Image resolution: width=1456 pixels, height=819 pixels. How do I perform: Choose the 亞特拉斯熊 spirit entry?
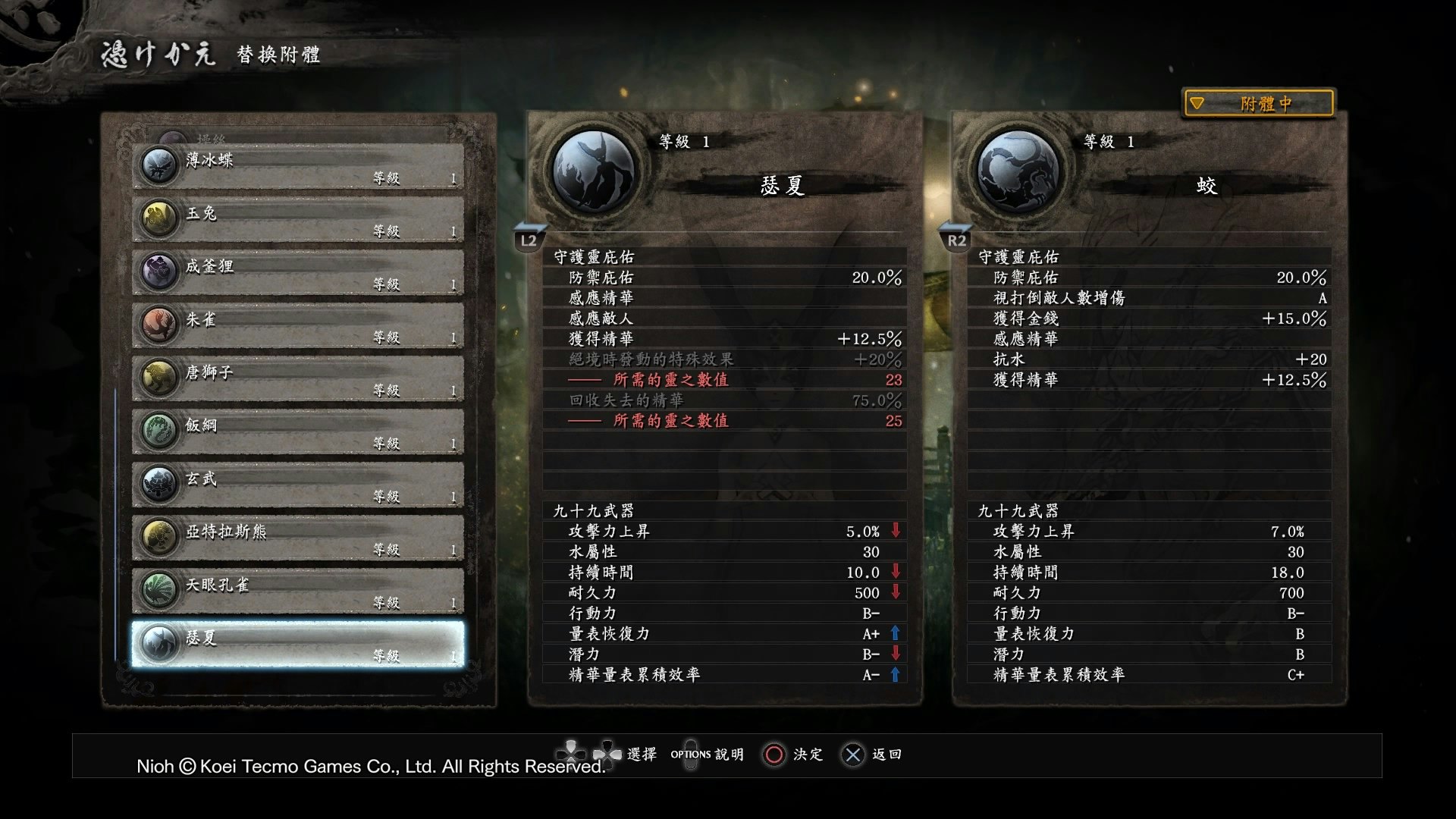(298, 538)
